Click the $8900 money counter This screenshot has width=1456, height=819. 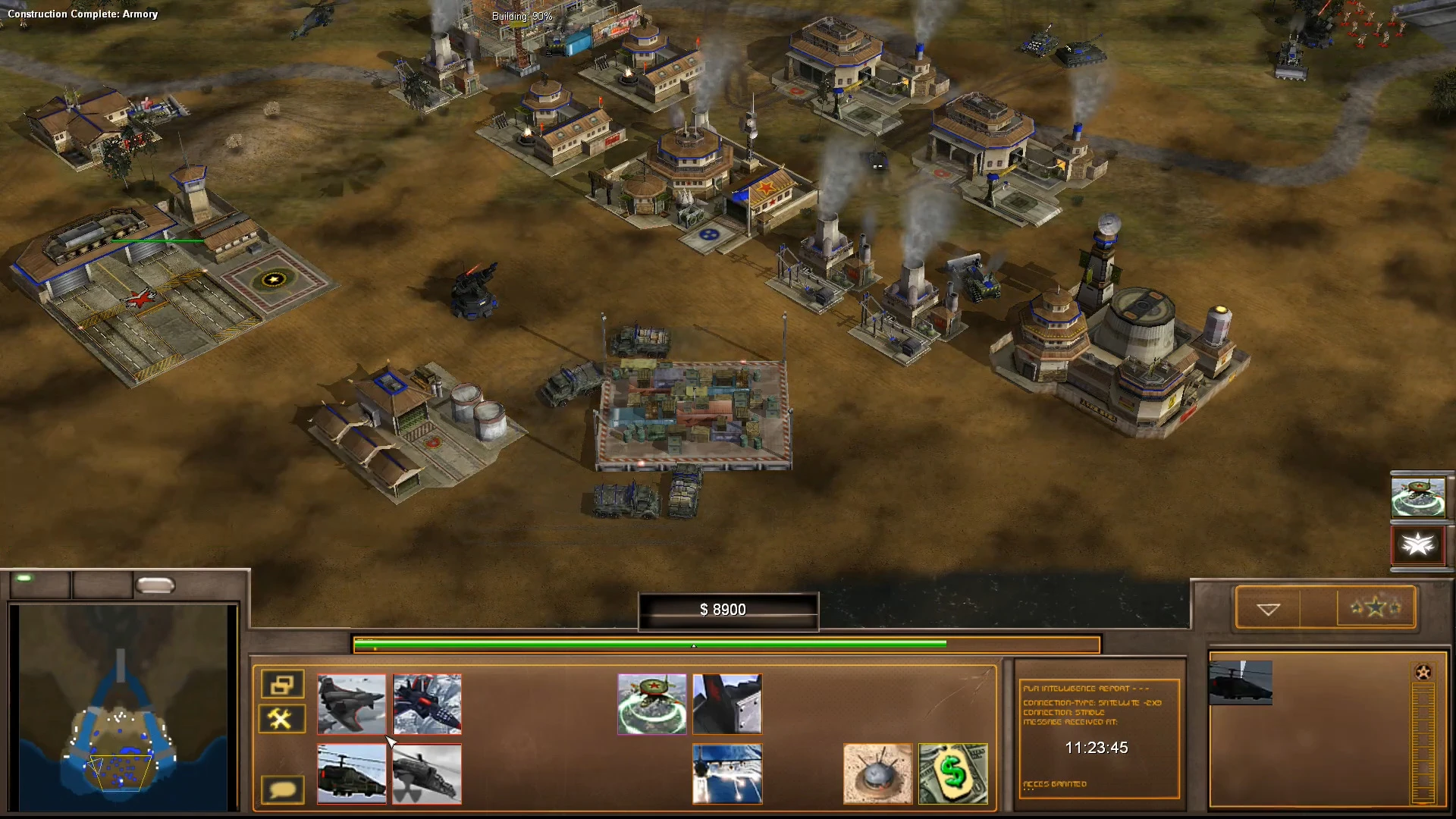coord(727,609)
